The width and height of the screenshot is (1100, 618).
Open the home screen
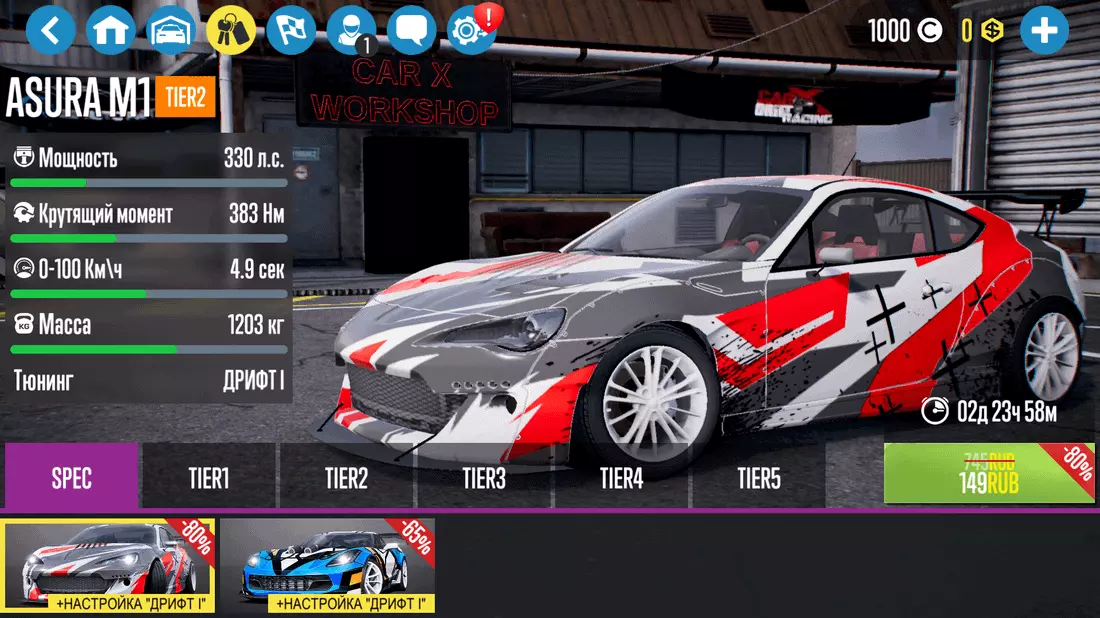pos(111,31)
